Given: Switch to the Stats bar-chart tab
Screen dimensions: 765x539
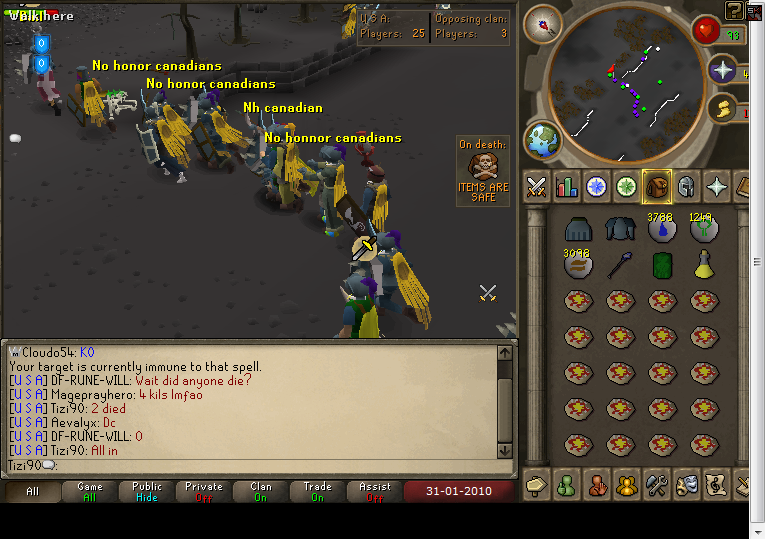Looking at the screenshot, I should click(x=566, y=187).
